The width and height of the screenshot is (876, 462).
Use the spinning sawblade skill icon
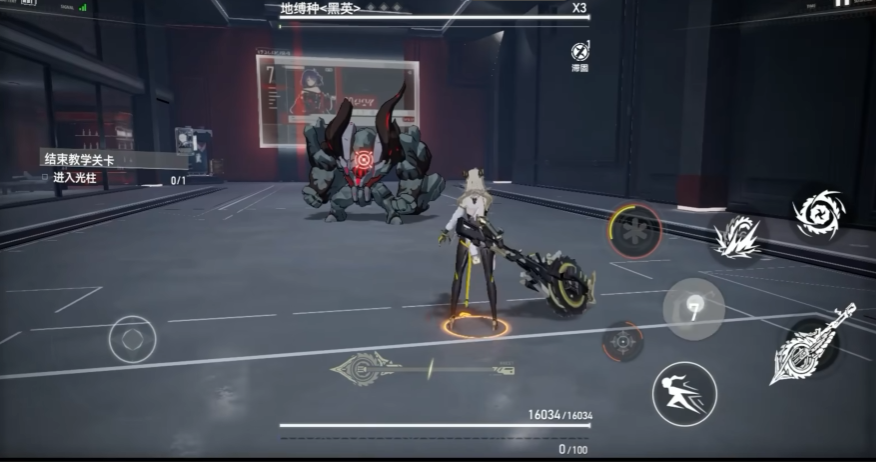pos(819,213)
